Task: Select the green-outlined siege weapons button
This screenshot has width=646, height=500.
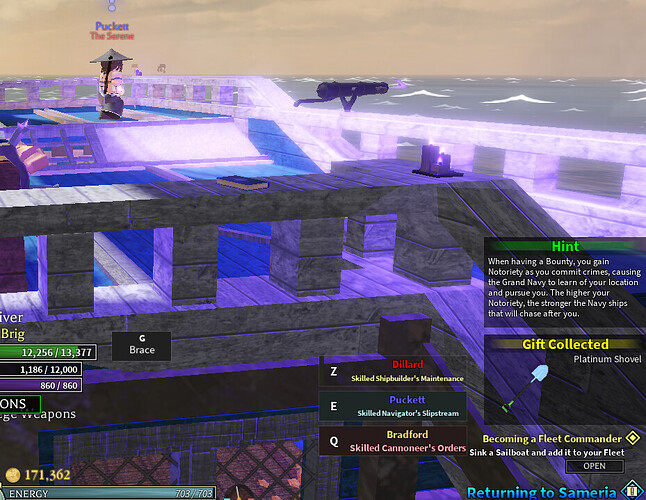Action: pyautogui.click(x=20, y=405)
